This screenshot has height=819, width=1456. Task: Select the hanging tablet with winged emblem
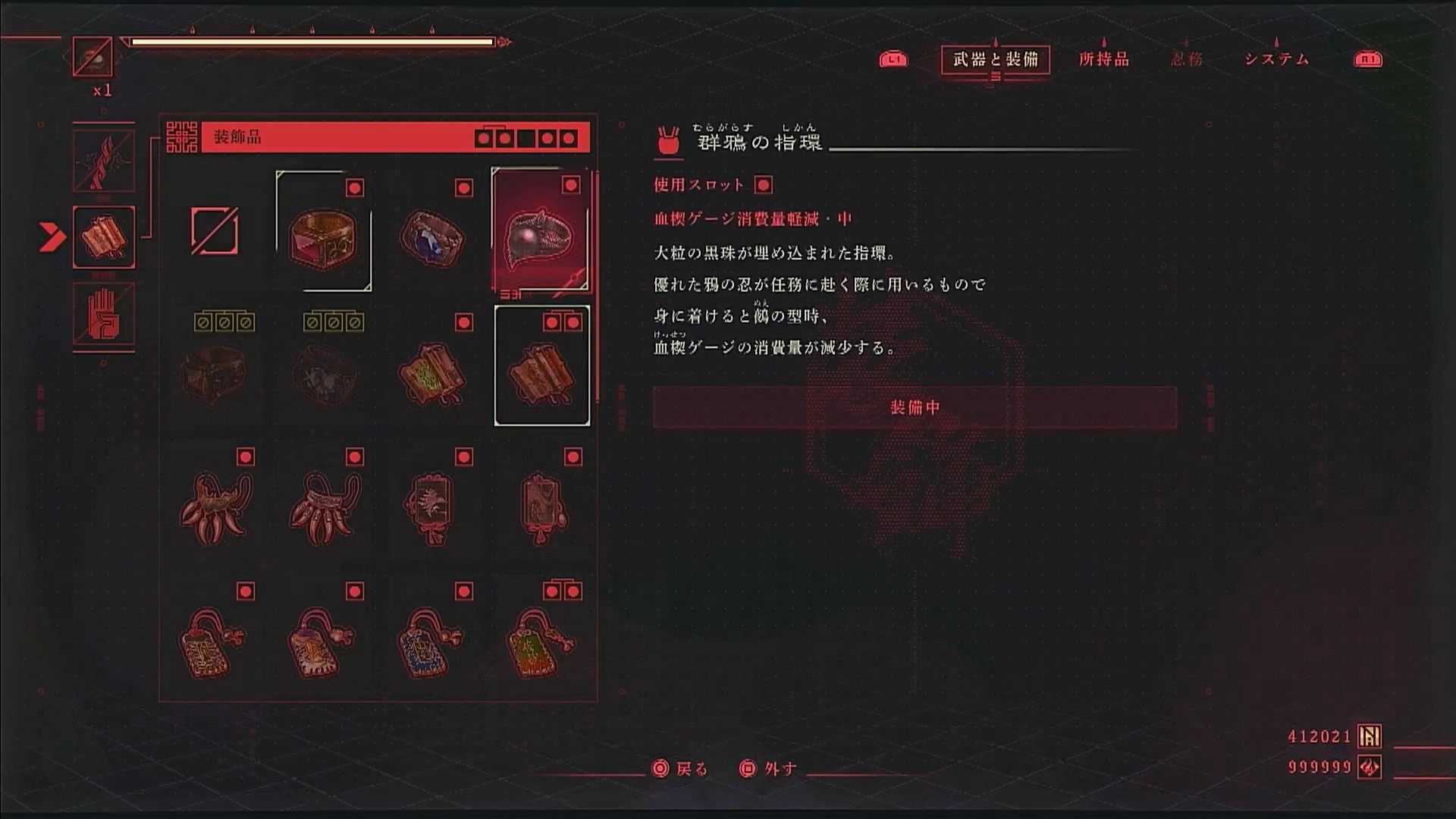tap(431, 507)
